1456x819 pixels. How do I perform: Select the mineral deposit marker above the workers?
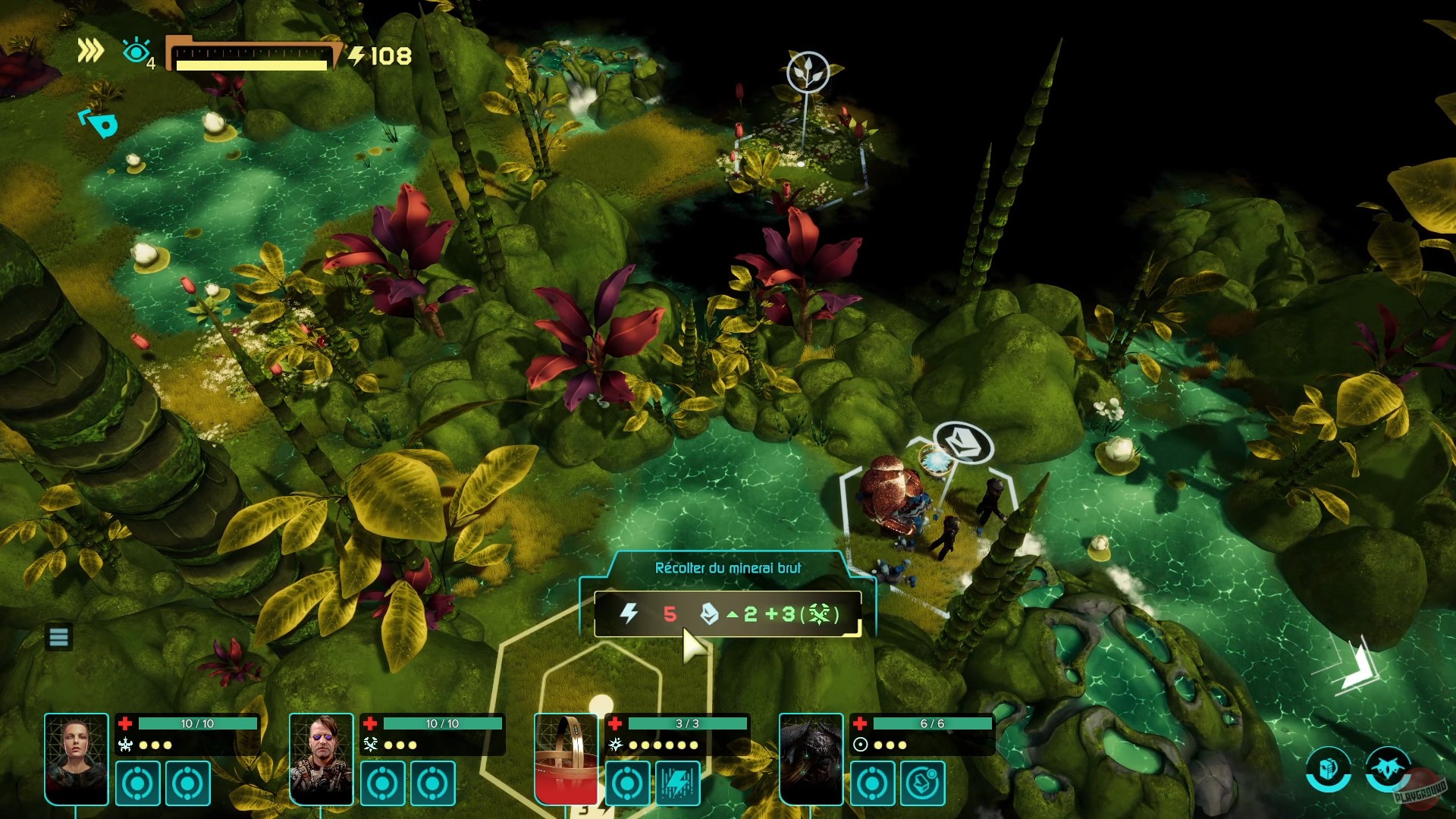(964, 444)
